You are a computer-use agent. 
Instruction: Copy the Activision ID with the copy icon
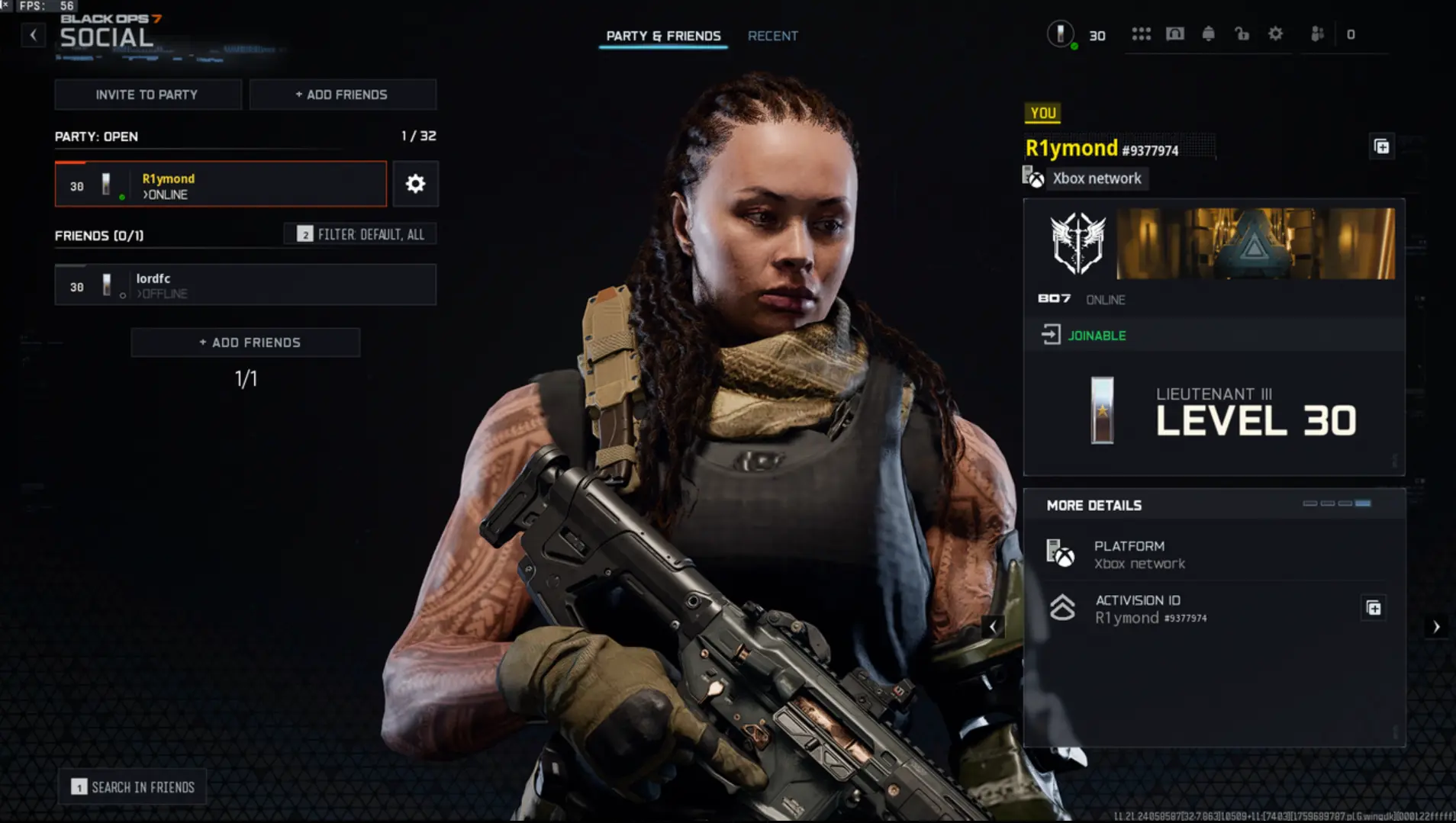coord(1373,608)
